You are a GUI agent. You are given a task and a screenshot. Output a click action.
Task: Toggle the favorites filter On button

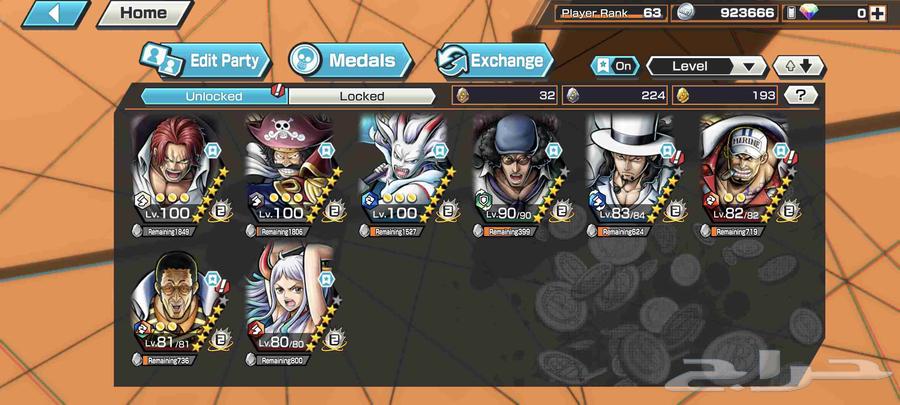pyautogui.click(x=616, y=66)
